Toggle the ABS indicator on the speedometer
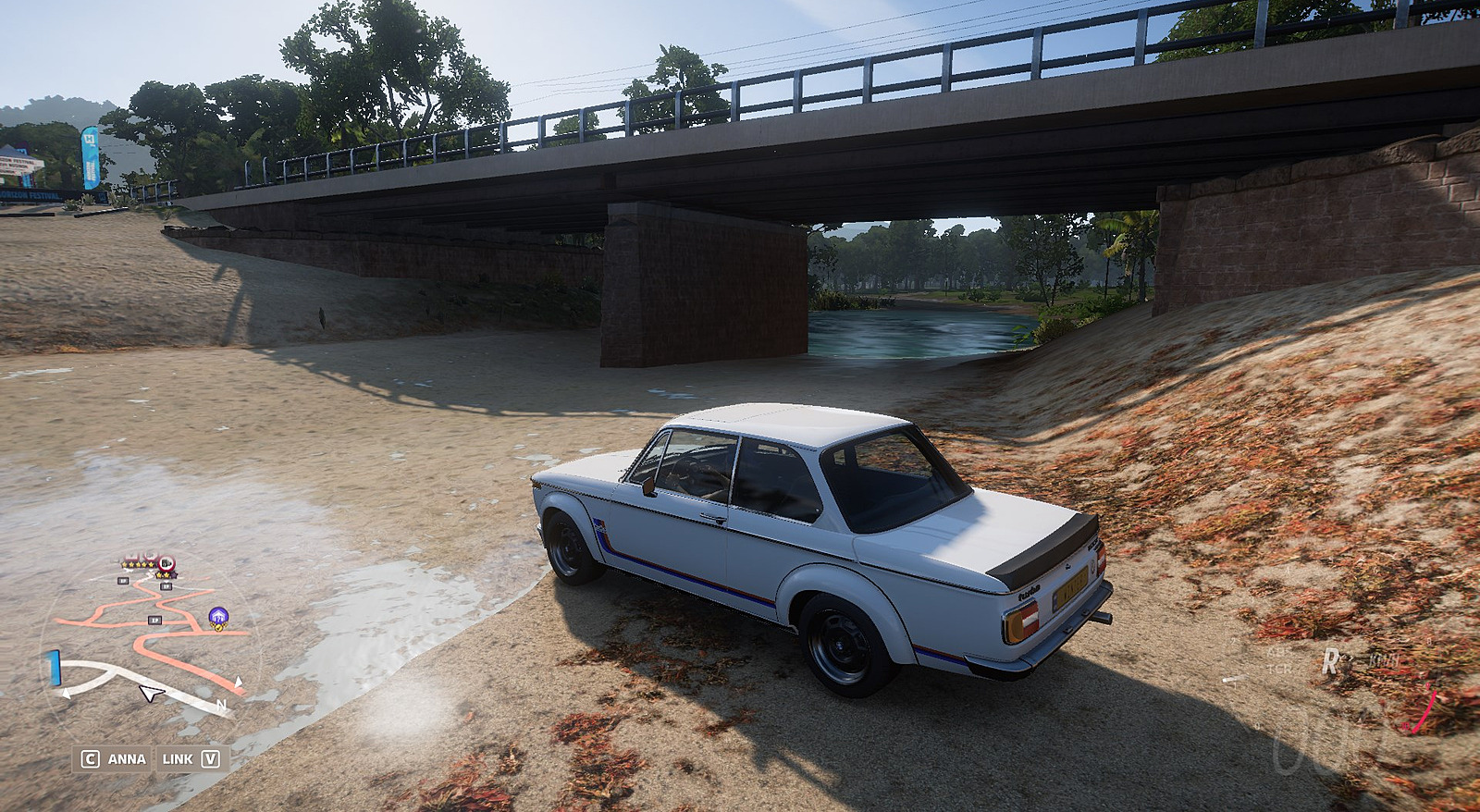1480x812 pixels. [x=1276, y=652]
